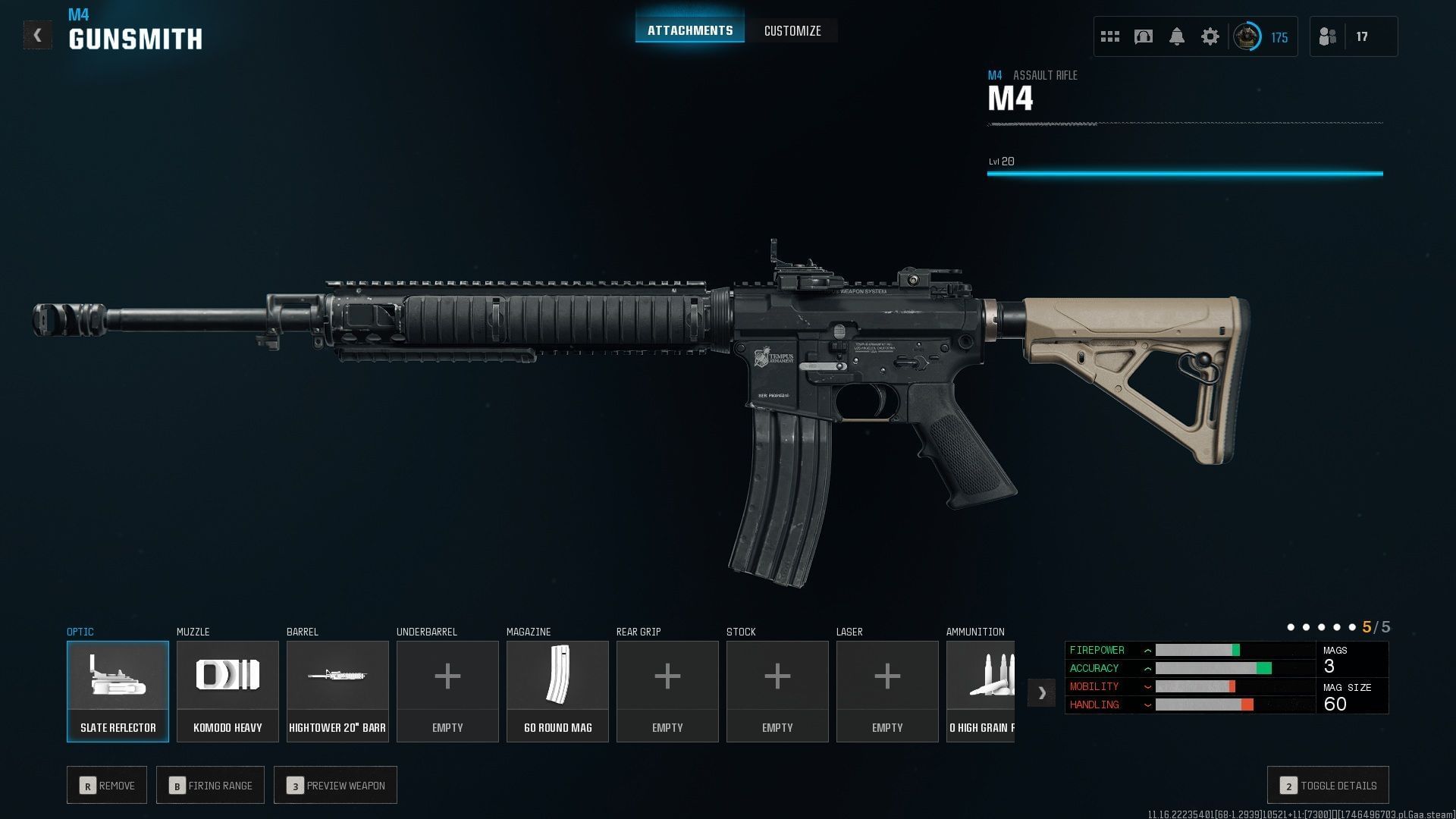
Task: Open the settings gear
Action: point(1210,36)
